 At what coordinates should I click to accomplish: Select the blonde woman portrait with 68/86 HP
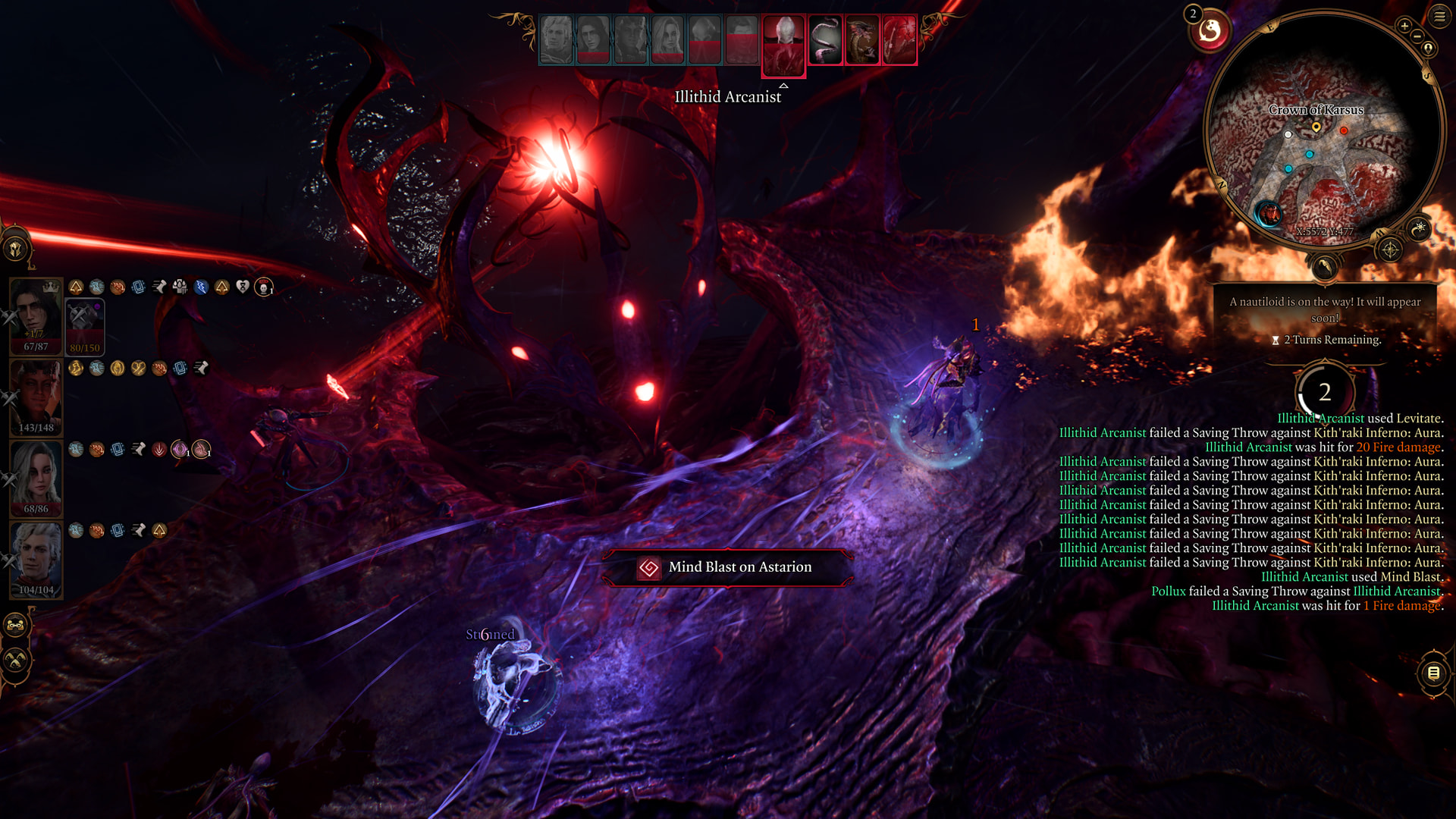36,477
